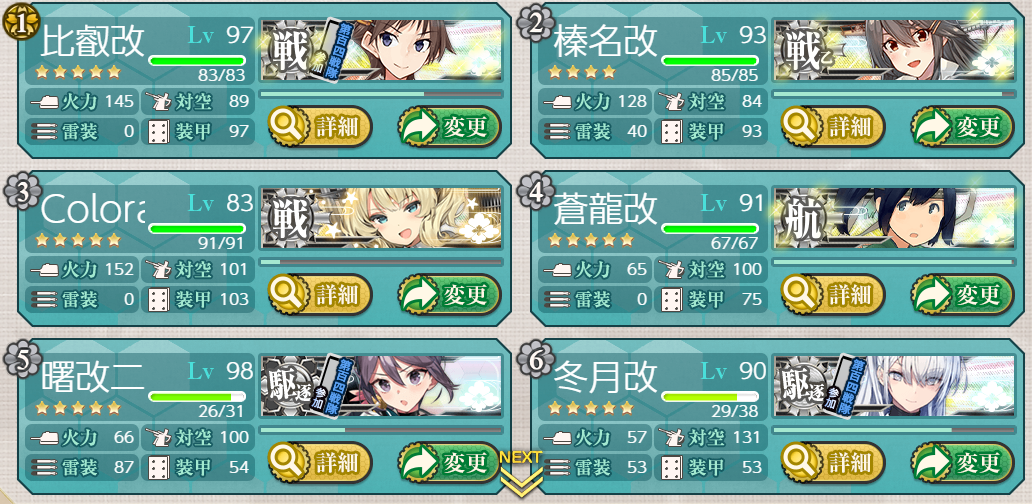Select the 榛名改 portrait banner
The height and width of the screenshot is (504, 1032).
(x=894, y=51)
